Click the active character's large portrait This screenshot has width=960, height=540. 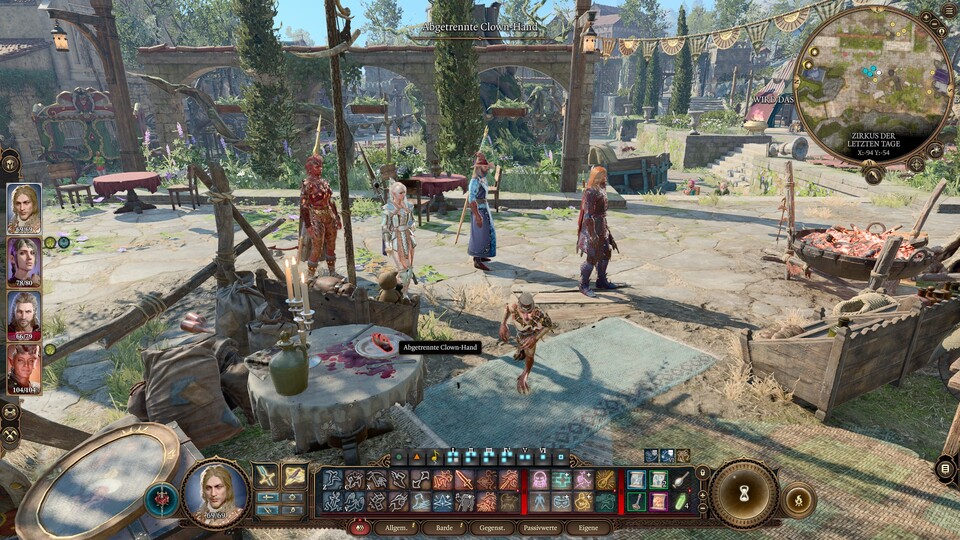[215, 494]
